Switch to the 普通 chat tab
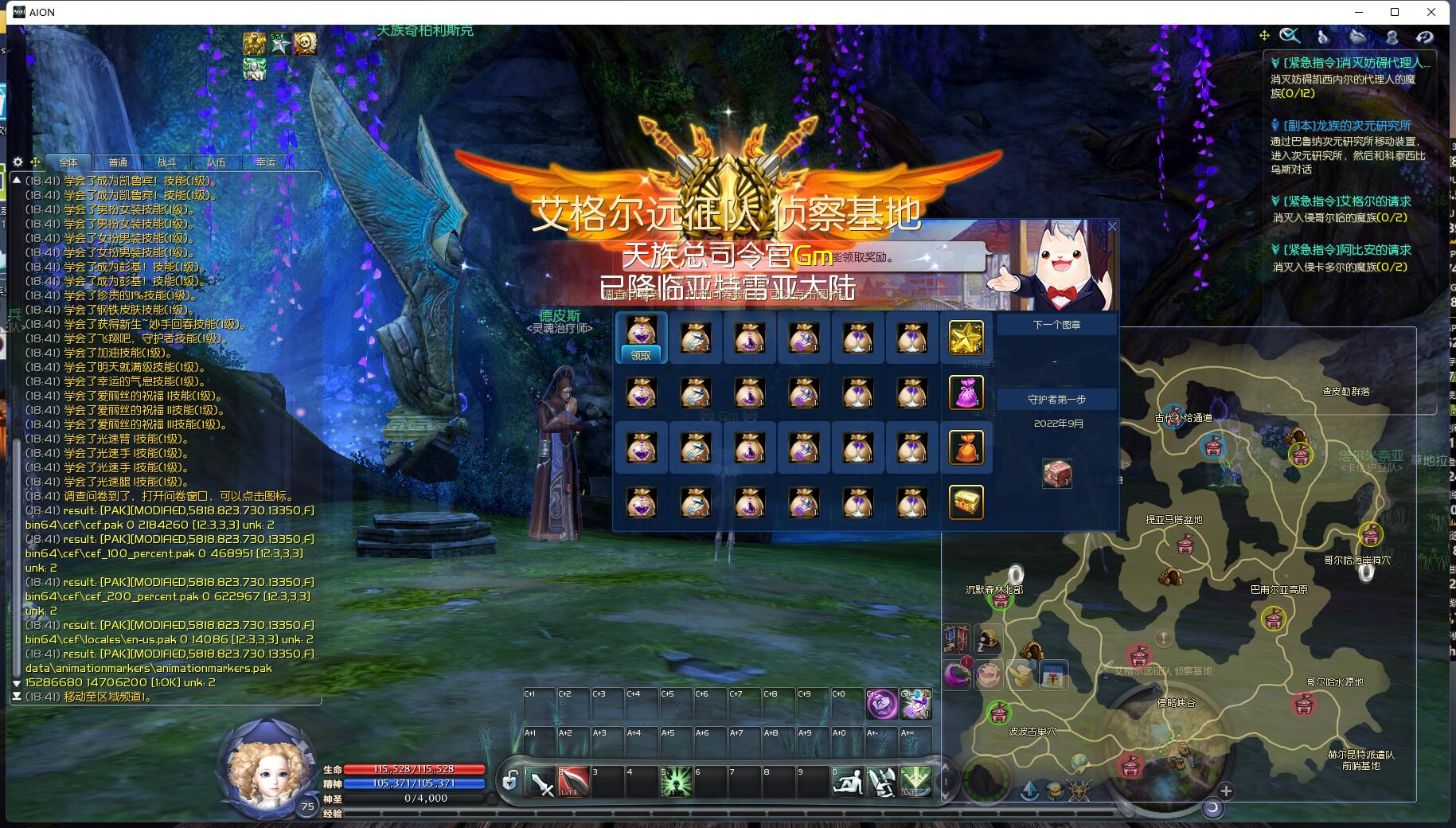 click(x=118, y=162)
